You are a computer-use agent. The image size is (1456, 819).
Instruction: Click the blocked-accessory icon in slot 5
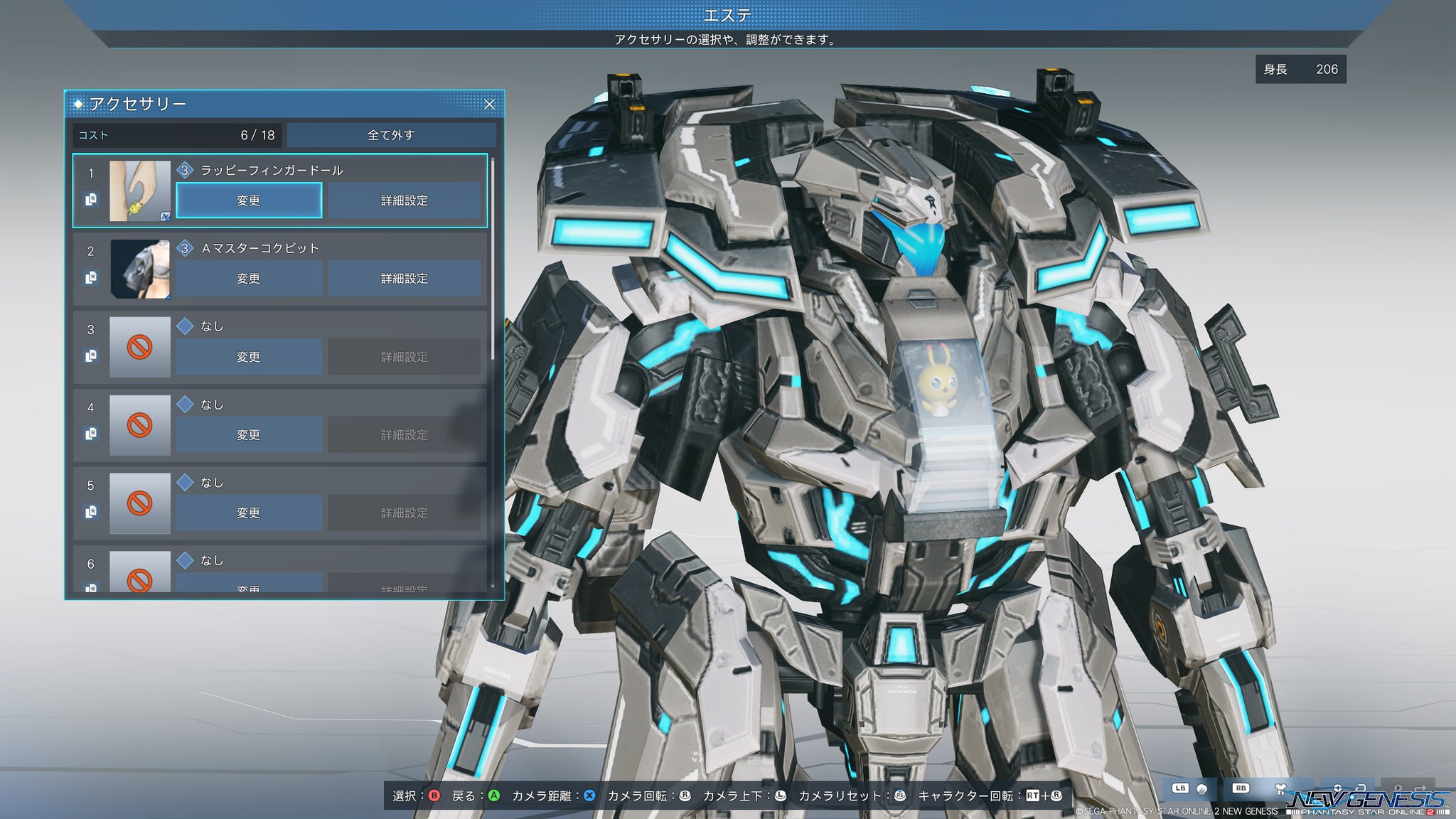click(139, 502)
